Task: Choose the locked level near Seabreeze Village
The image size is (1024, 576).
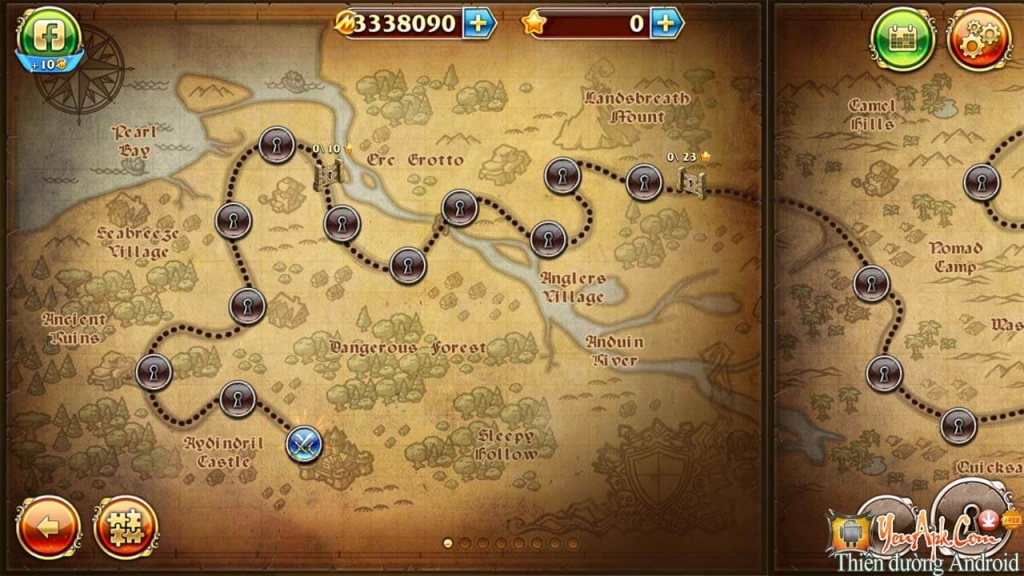Action: click(233, 219)
